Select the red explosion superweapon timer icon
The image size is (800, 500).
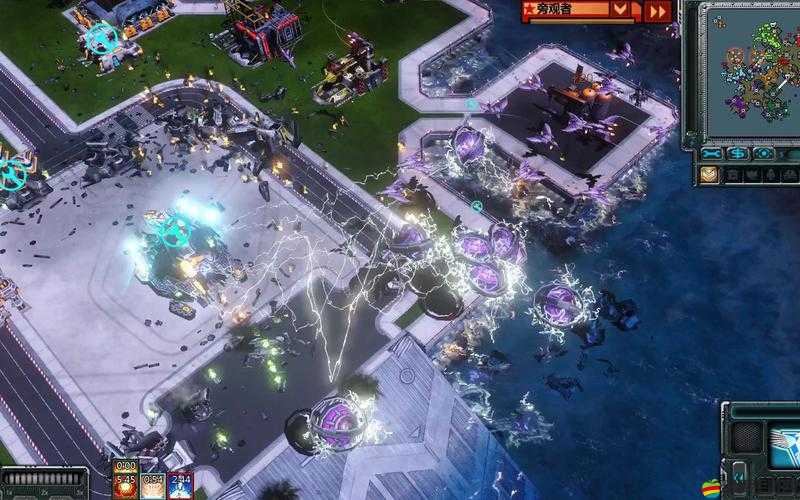[x=126, y=484]
